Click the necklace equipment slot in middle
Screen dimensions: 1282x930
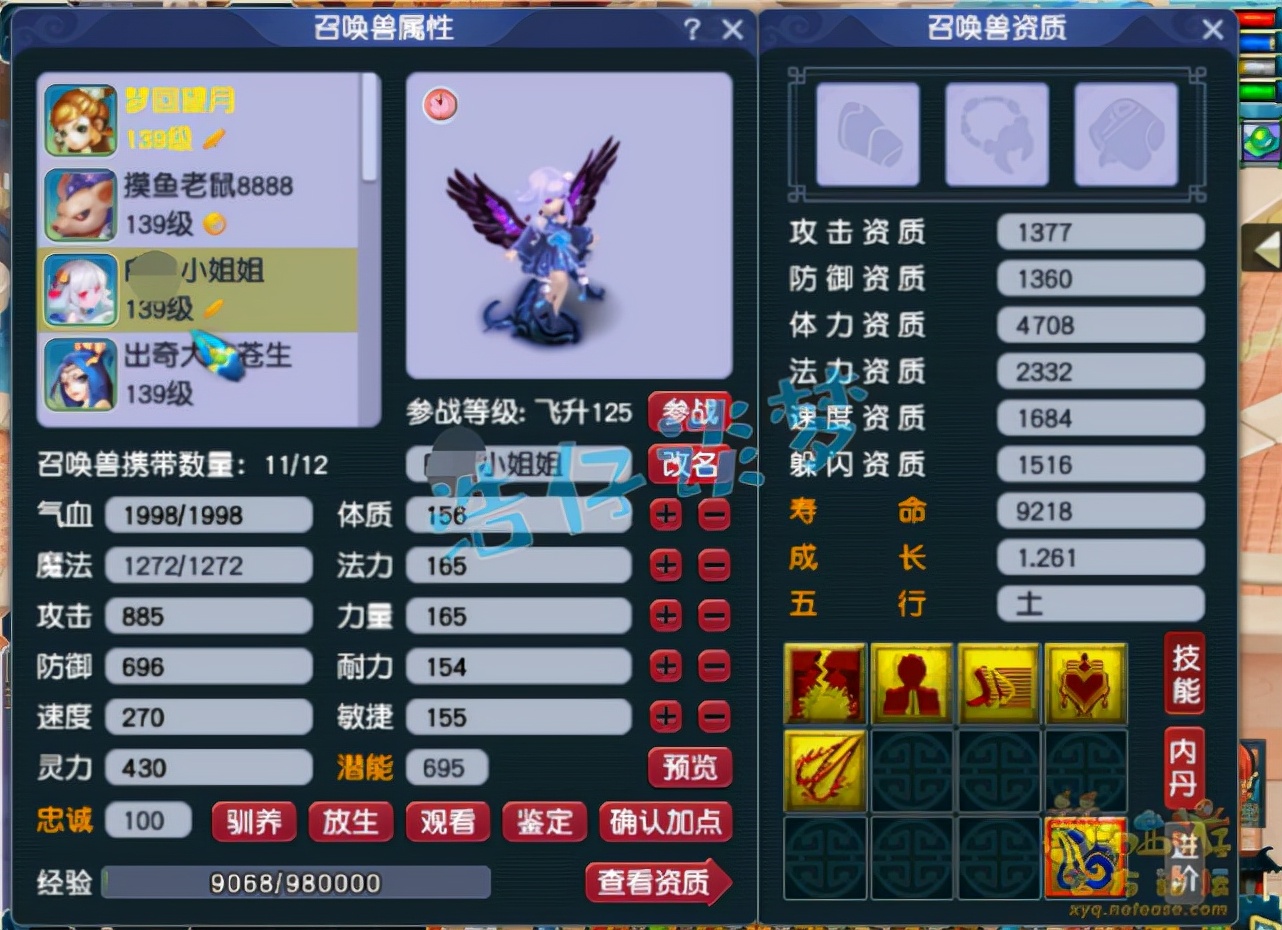point(996,133)
